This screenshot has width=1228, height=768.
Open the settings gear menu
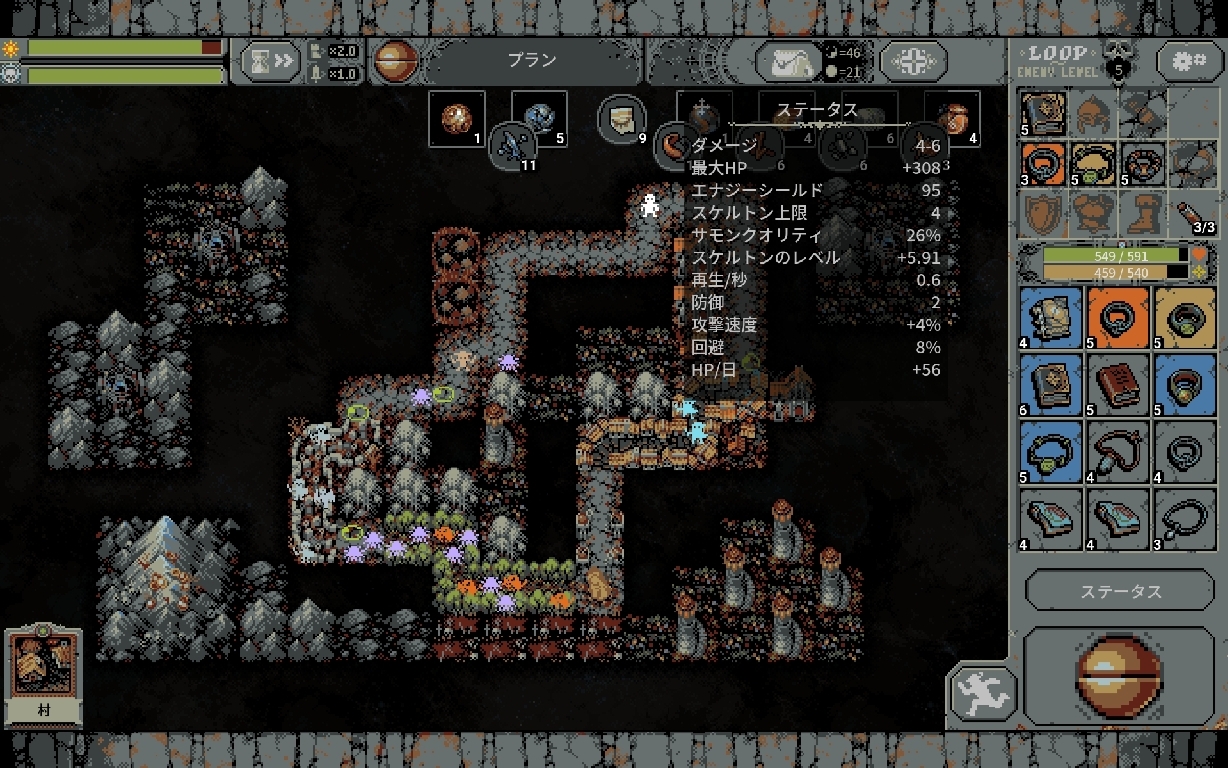1189,62
